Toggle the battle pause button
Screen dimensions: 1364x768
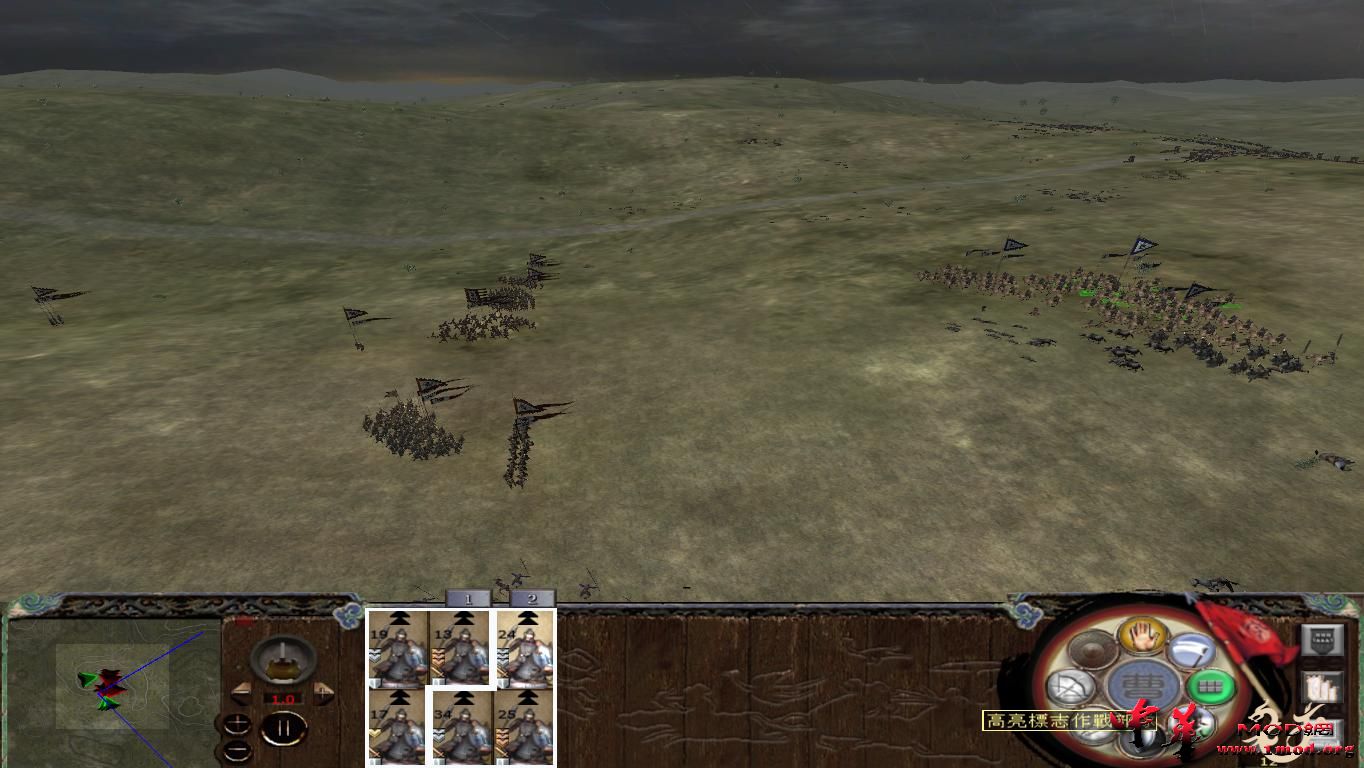pyautogui.click(x=284, y=729)
